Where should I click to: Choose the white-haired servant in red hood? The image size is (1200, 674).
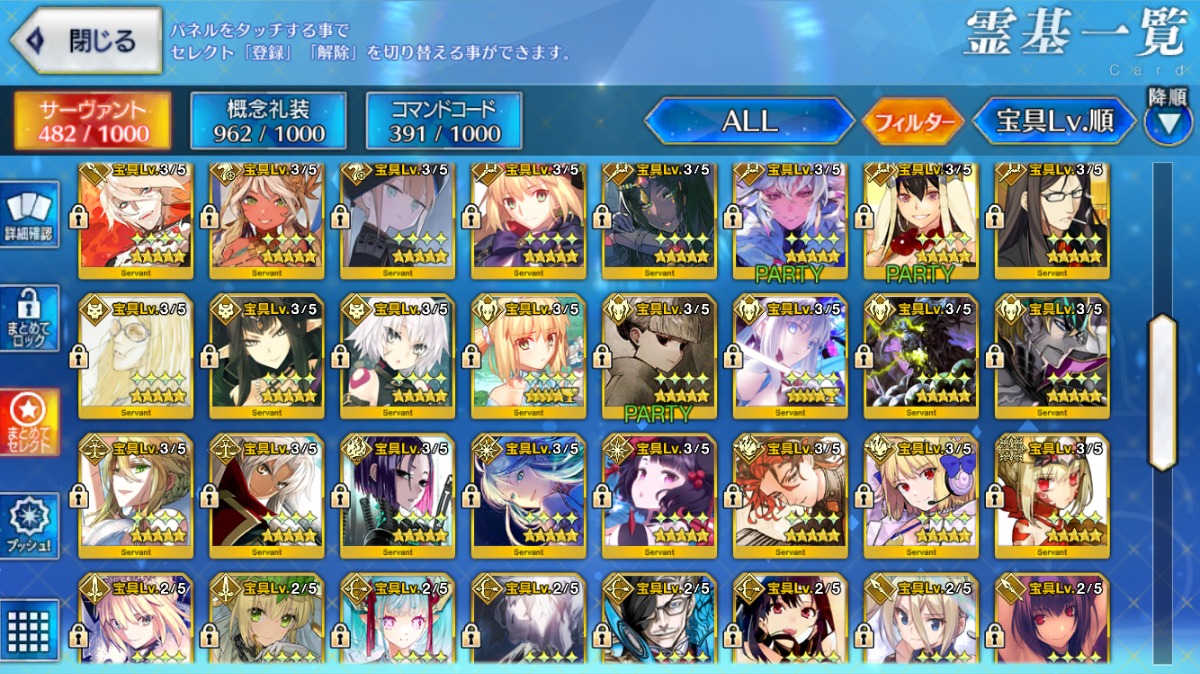(265, 495)
